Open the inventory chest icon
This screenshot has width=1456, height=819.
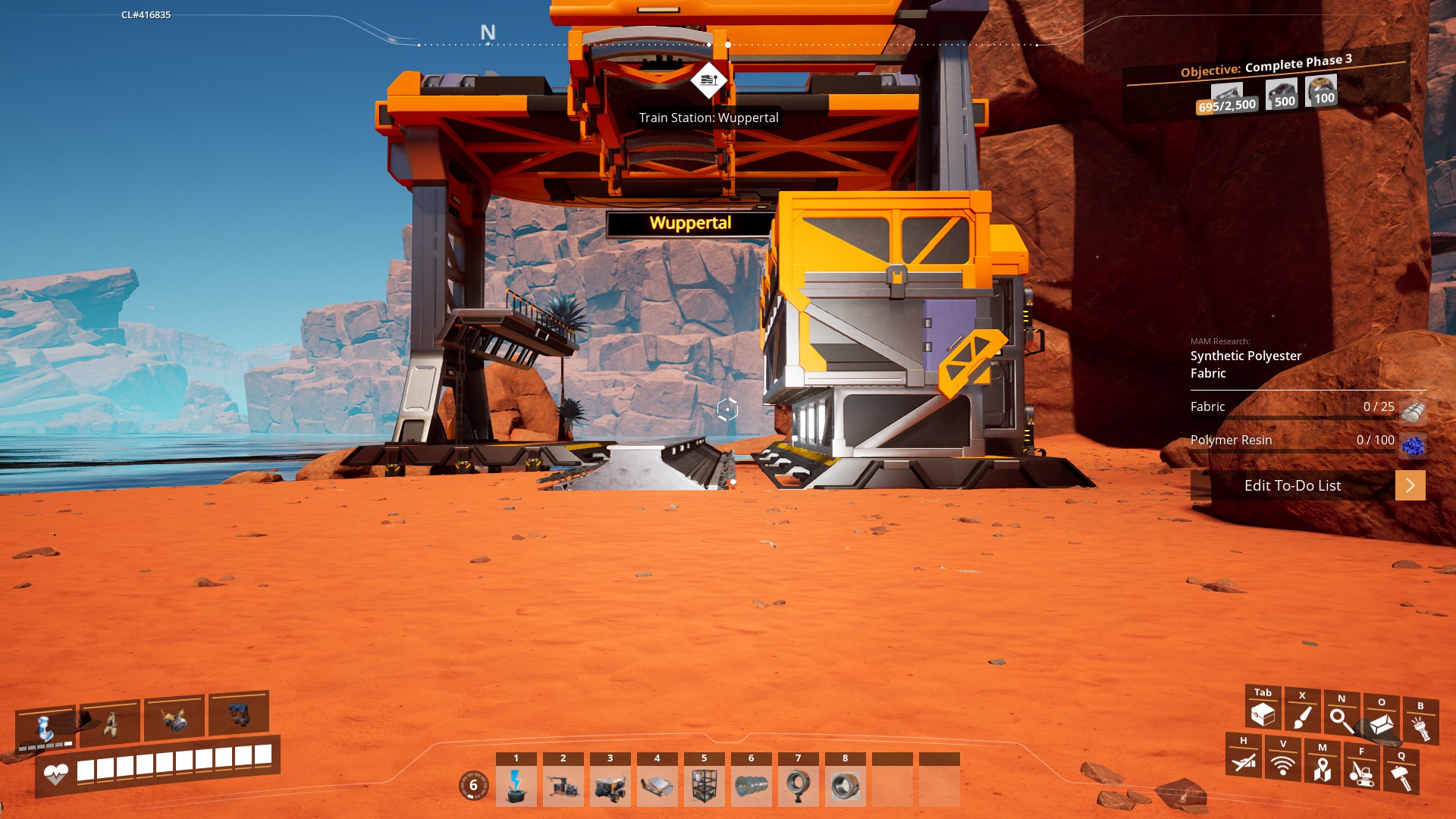[1263, 714]
